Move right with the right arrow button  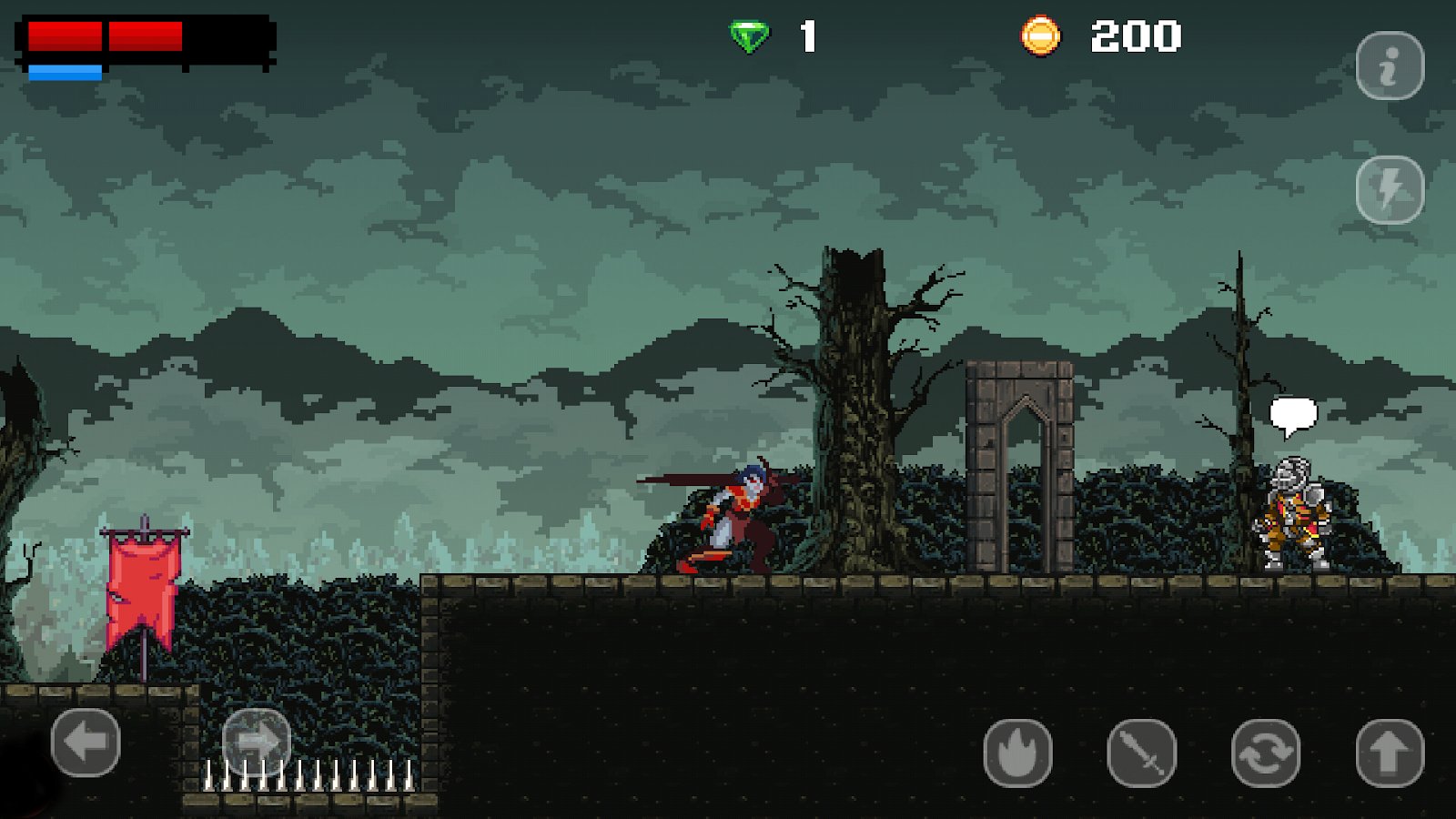point(256,743)
